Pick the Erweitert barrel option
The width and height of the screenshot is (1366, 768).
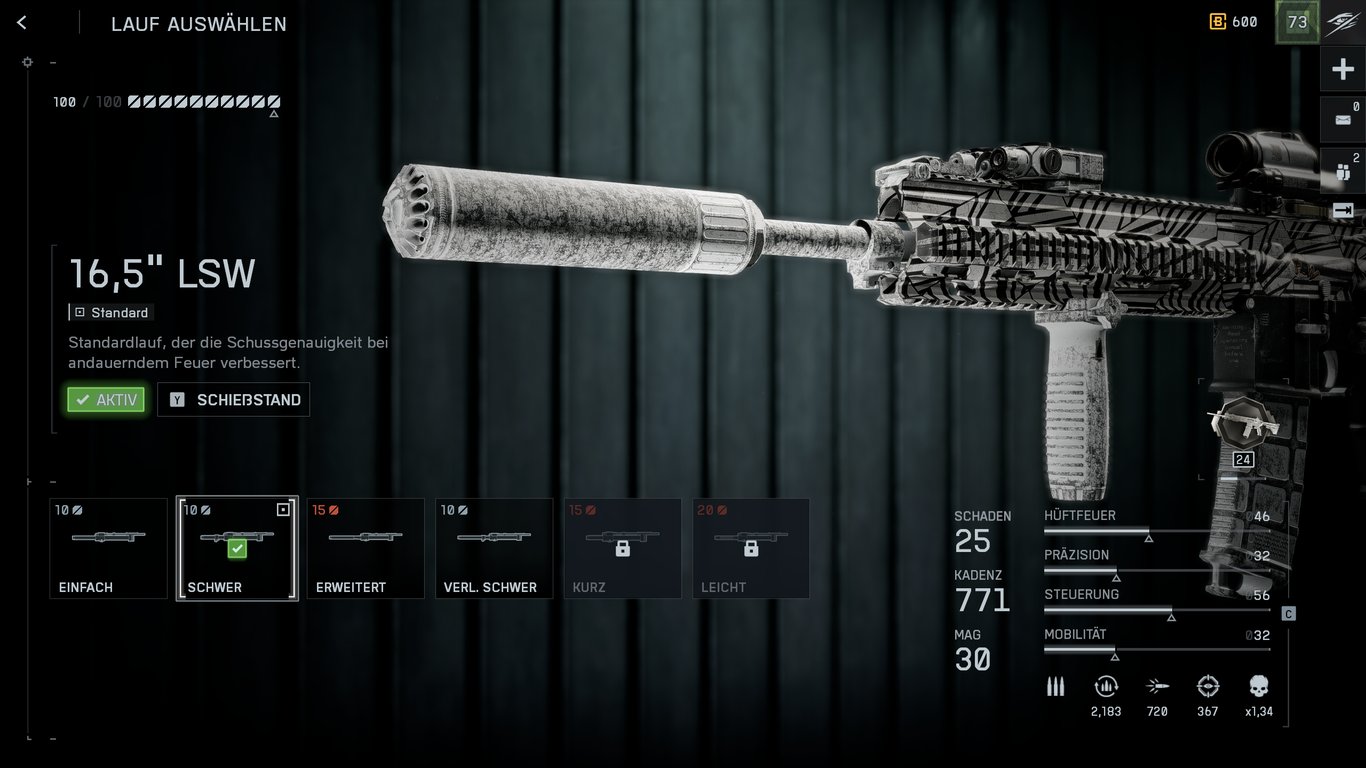click(365, 548)
